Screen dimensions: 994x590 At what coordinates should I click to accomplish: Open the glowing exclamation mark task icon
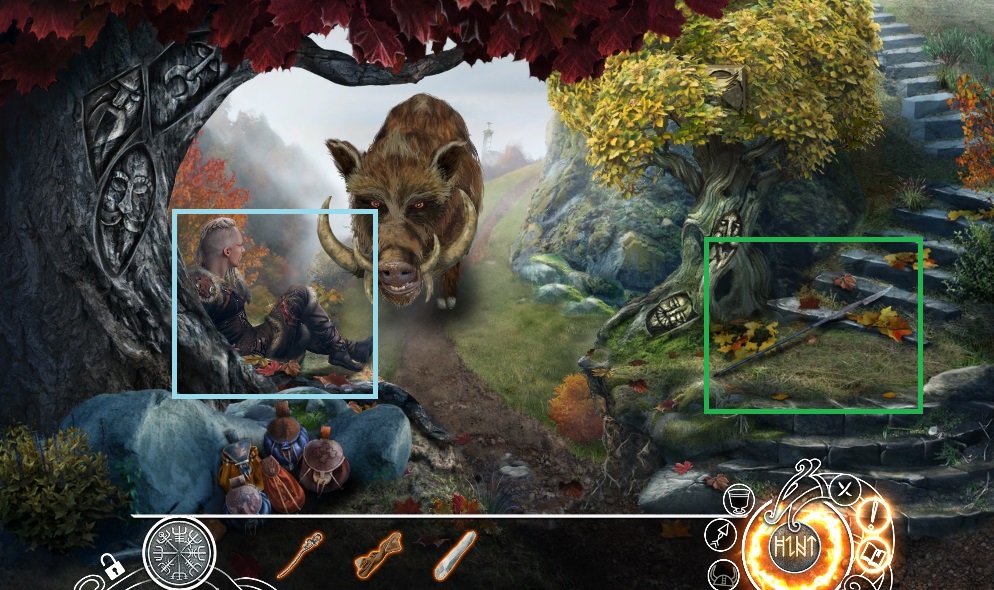(873, 517)
